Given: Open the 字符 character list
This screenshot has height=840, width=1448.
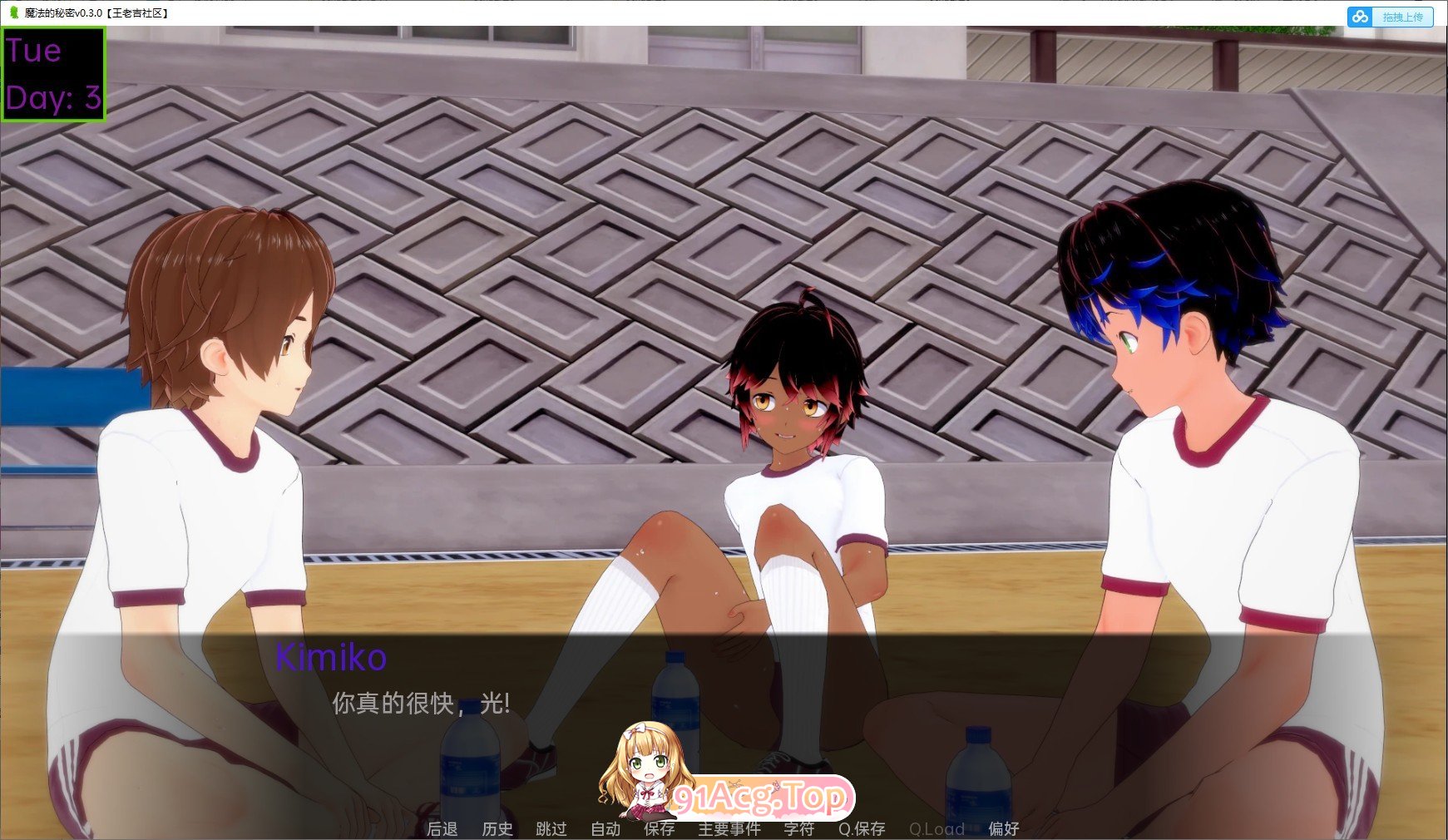Looking at the screenshot, I should click(x=798, y=828).
